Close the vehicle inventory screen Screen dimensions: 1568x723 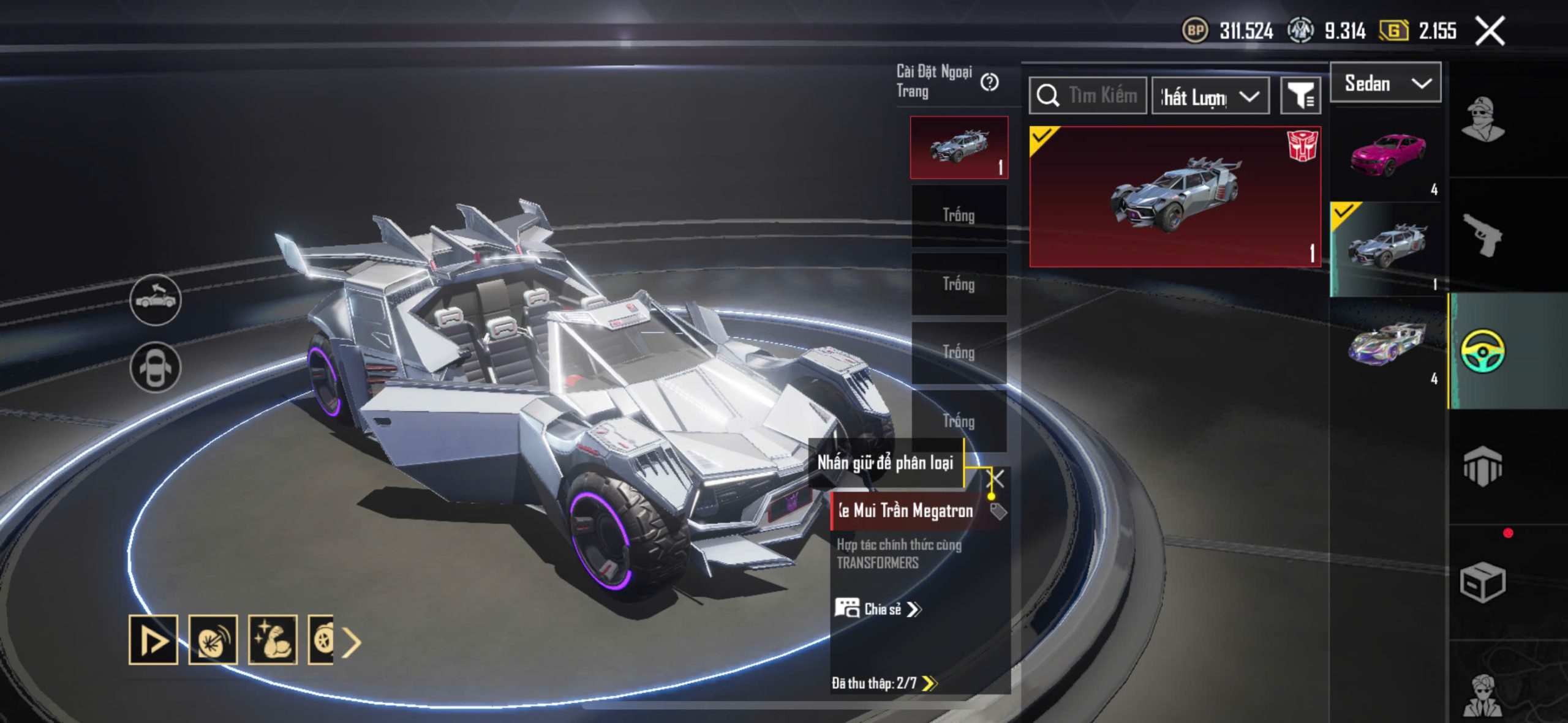1490,31
